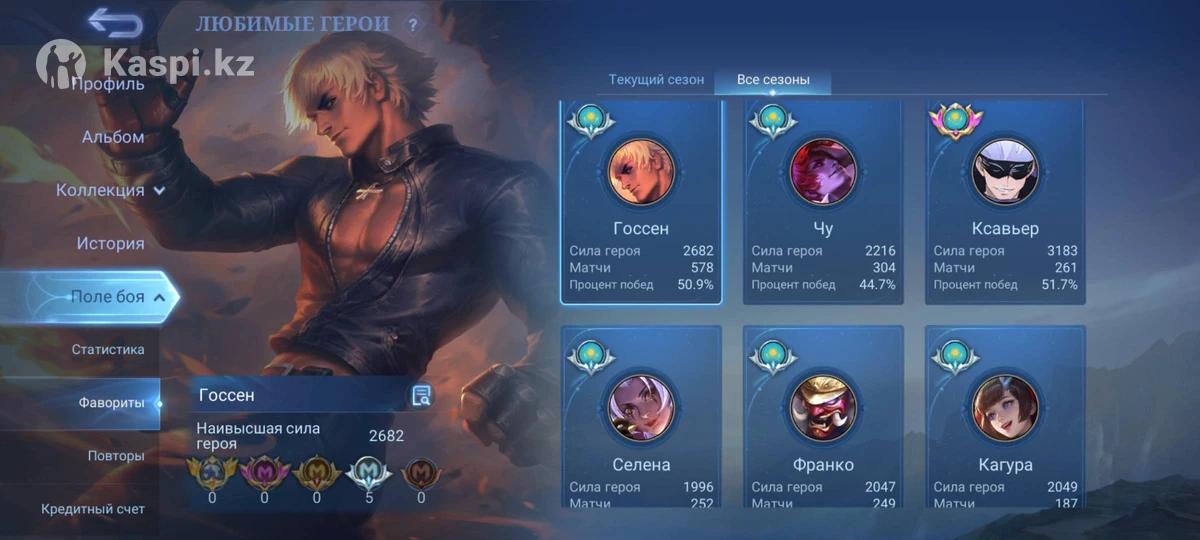This screenshot has width=1200, height=540.
Task: Expand the Коллекция menu
Action: point(110,190)
